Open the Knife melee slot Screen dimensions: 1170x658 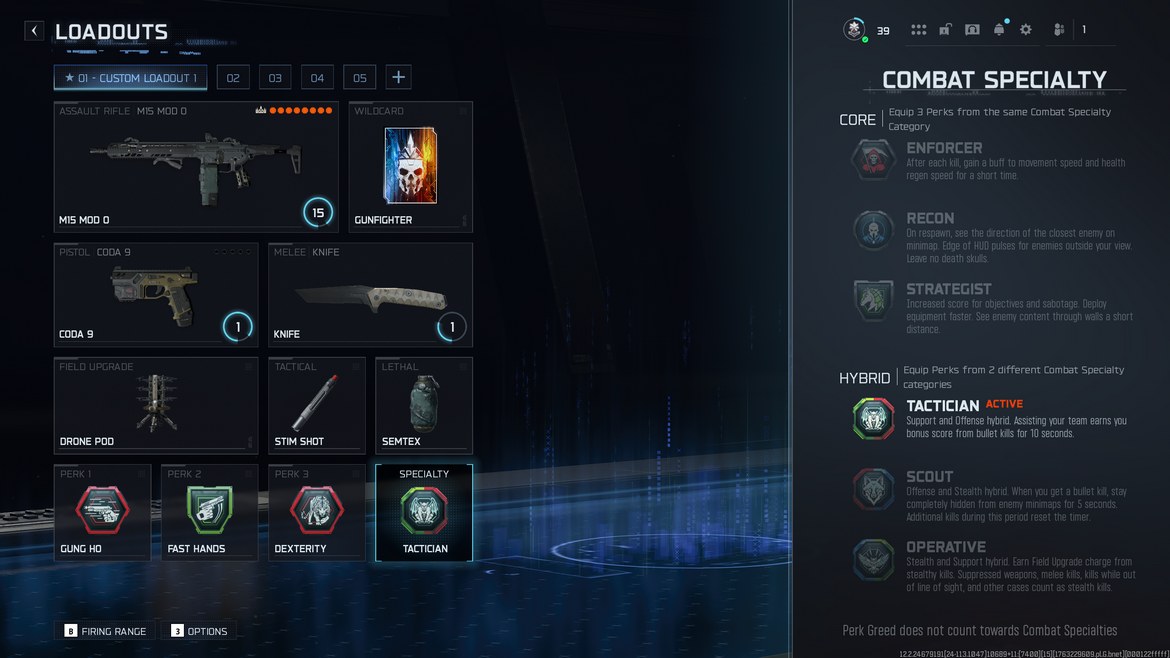coord(371,295)
